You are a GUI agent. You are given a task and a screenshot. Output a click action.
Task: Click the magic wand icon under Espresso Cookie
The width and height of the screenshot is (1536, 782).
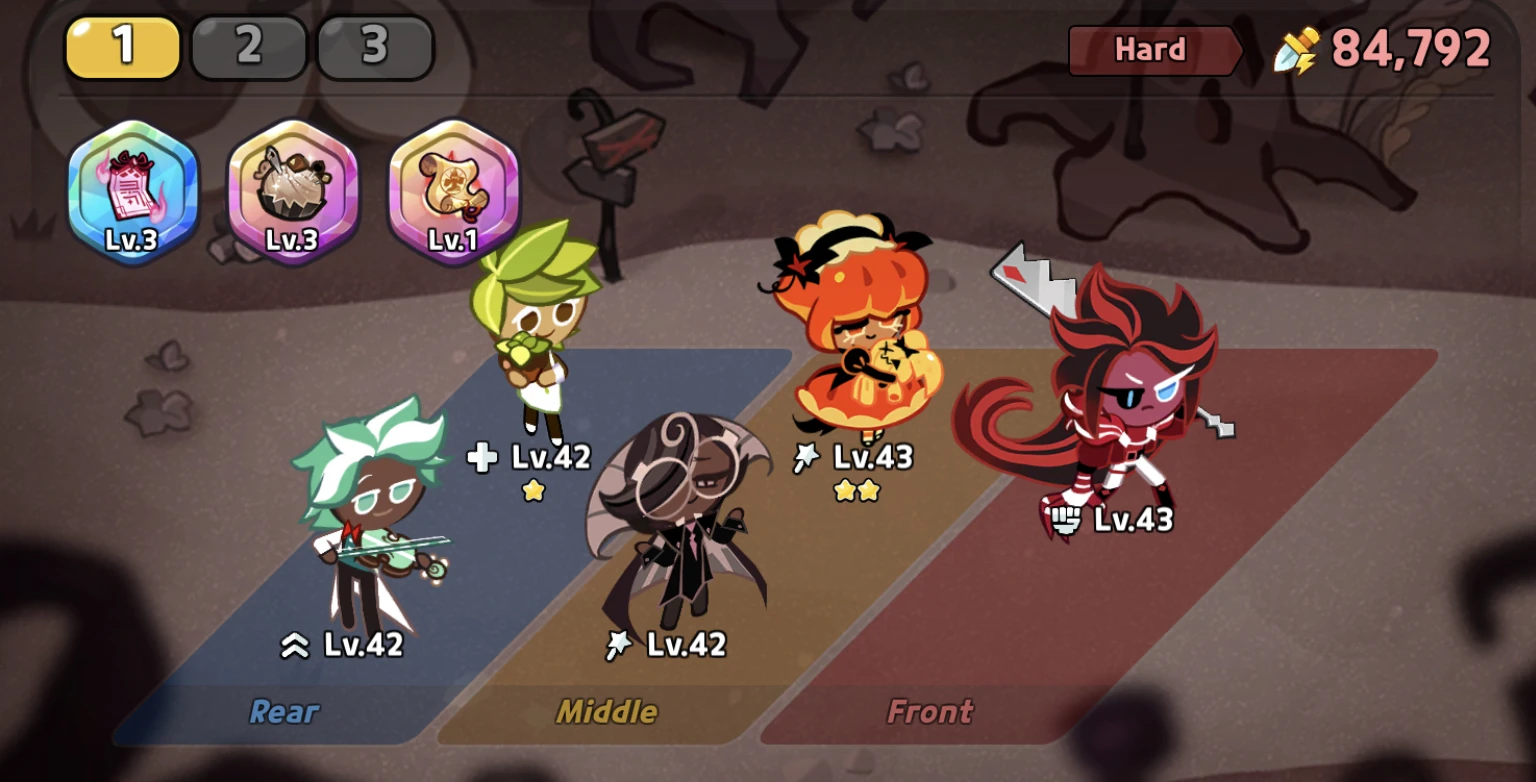[x=619, y=644]
